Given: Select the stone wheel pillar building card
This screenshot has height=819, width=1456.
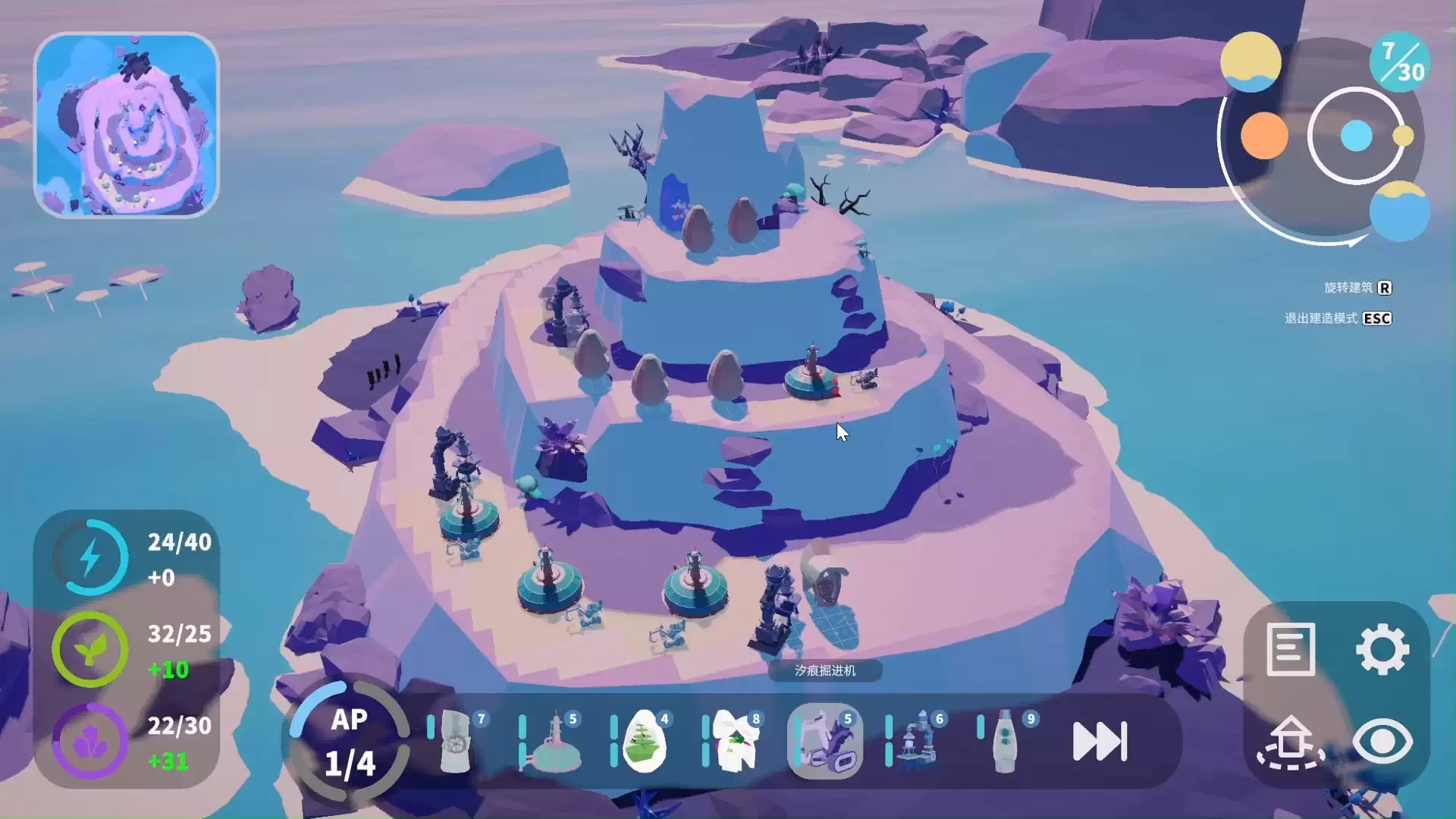Looking at the screenshot, I should click(457, 741).
